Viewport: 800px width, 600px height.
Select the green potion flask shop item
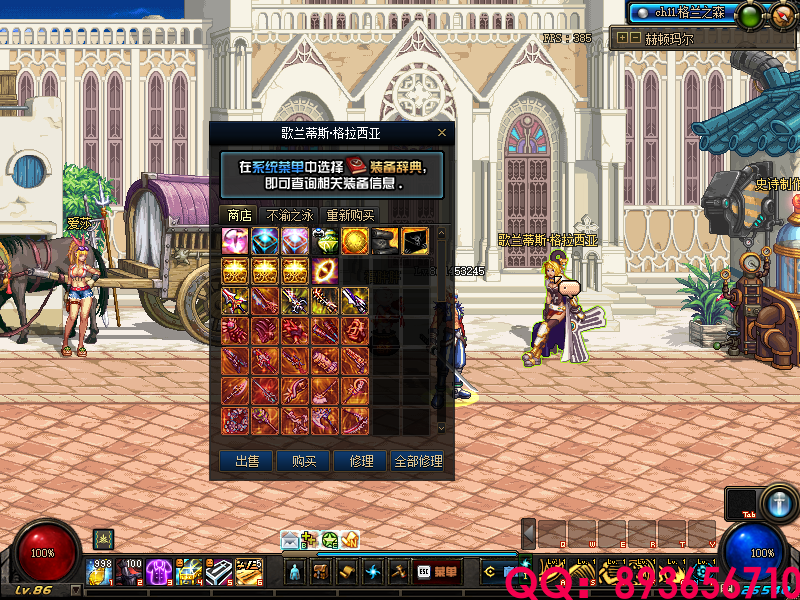point(325,241)
